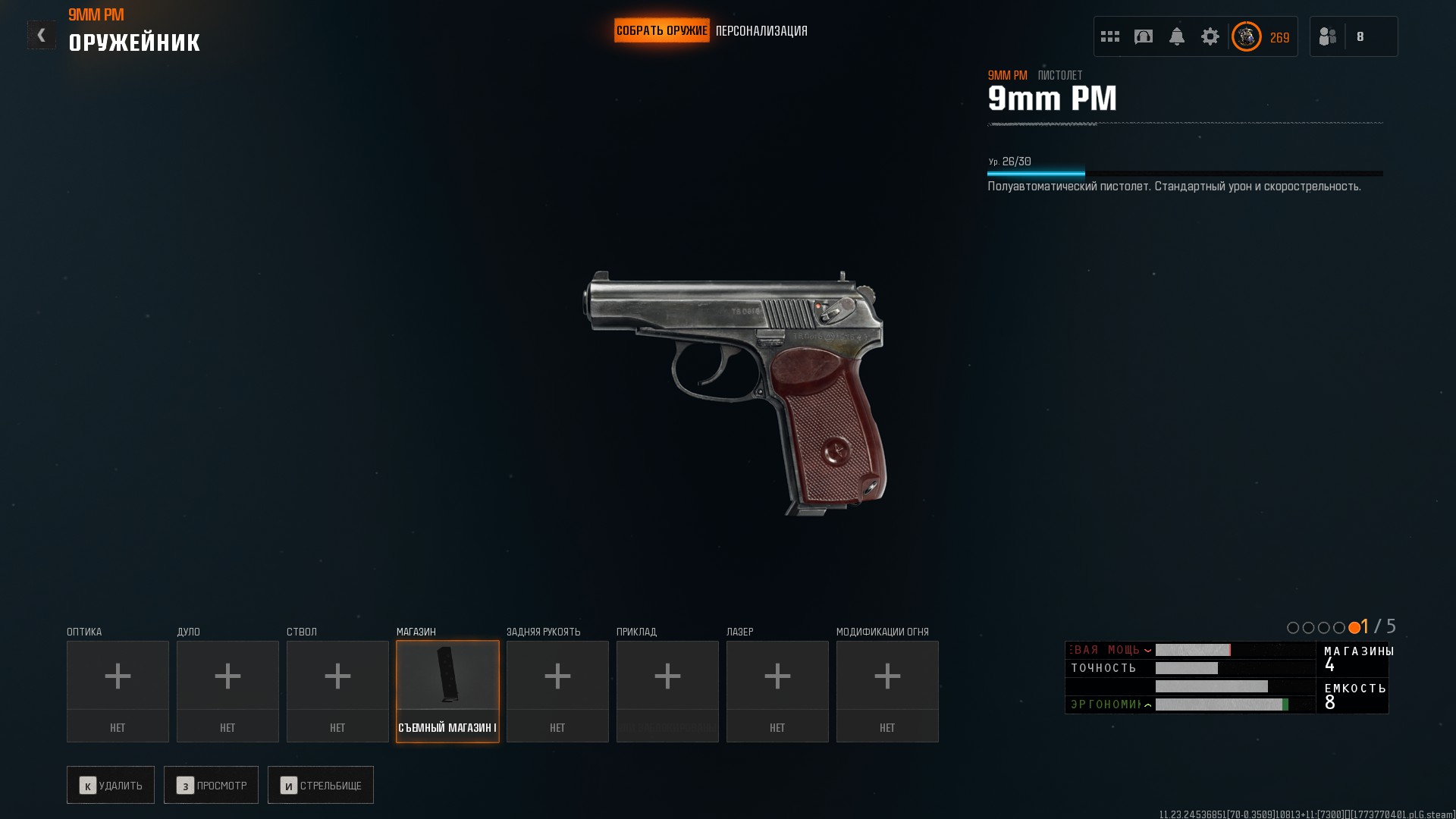Screen dimensions: 1456x819
Task: Go back with the arrow button
Action: click(x=42, y=35)
